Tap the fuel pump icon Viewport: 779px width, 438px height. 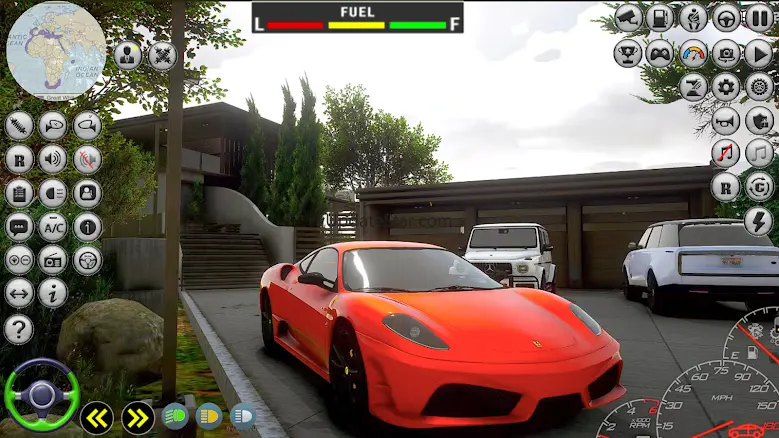[660, 17]
